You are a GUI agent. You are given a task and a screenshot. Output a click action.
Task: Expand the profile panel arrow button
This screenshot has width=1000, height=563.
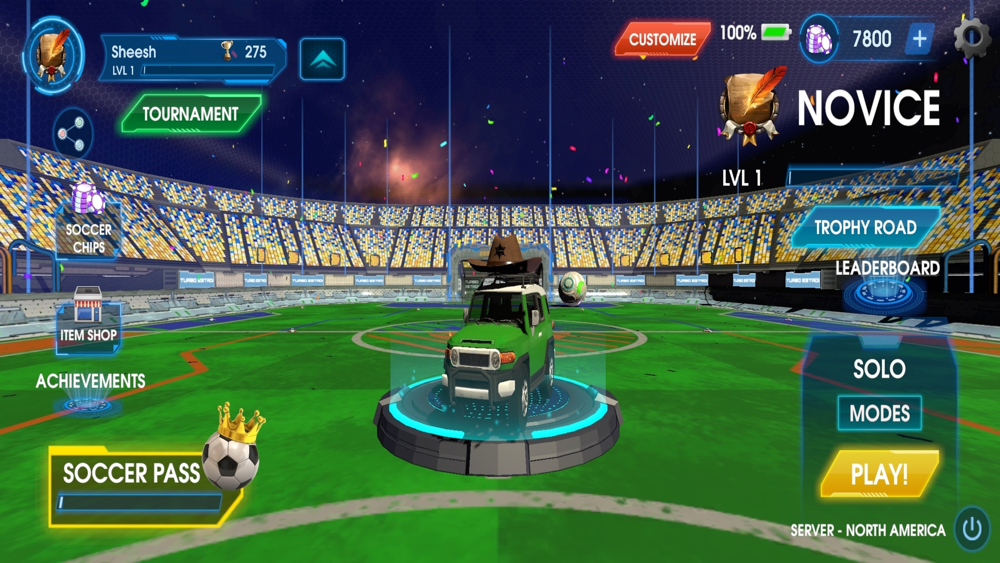(x=322, y=60)
